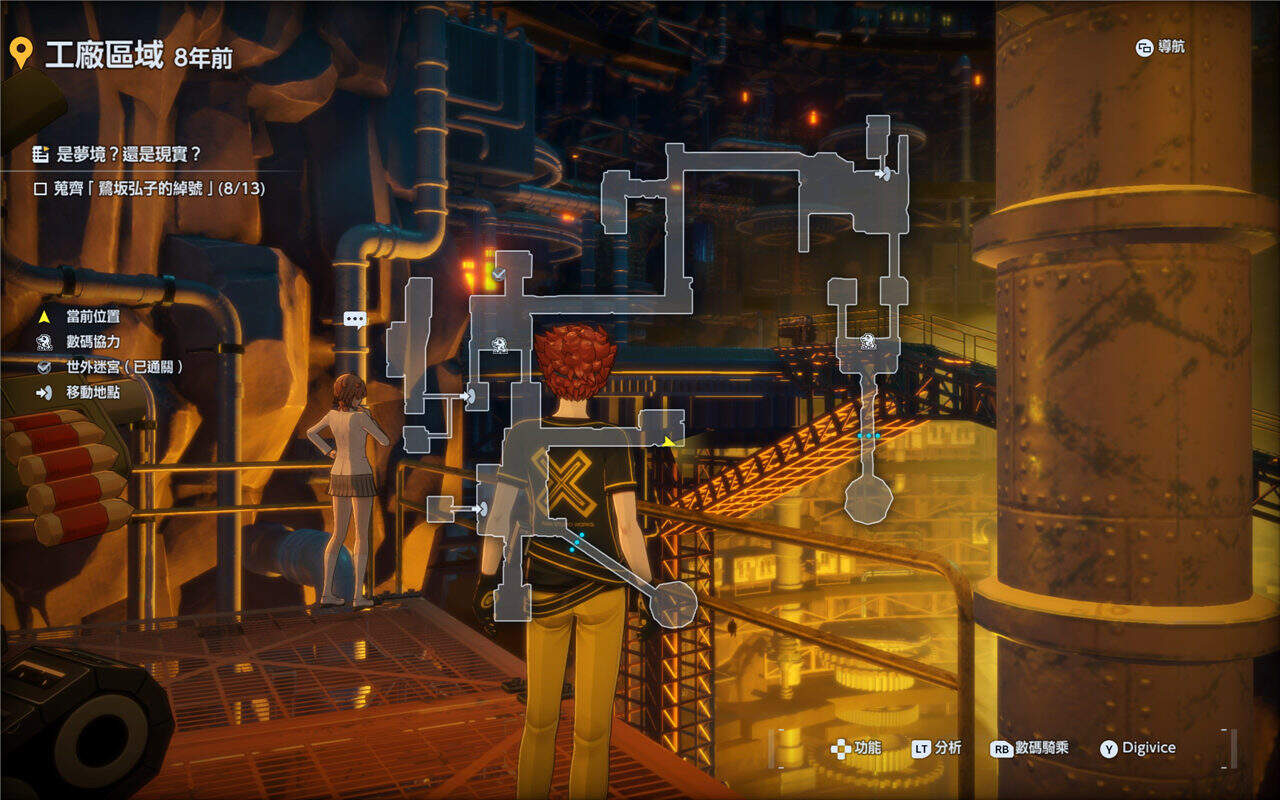The width and height of the screenshot is (1280, 800).
Task: Click the yellow current-position arrow on the map
Action: click(x=668, y=439)
